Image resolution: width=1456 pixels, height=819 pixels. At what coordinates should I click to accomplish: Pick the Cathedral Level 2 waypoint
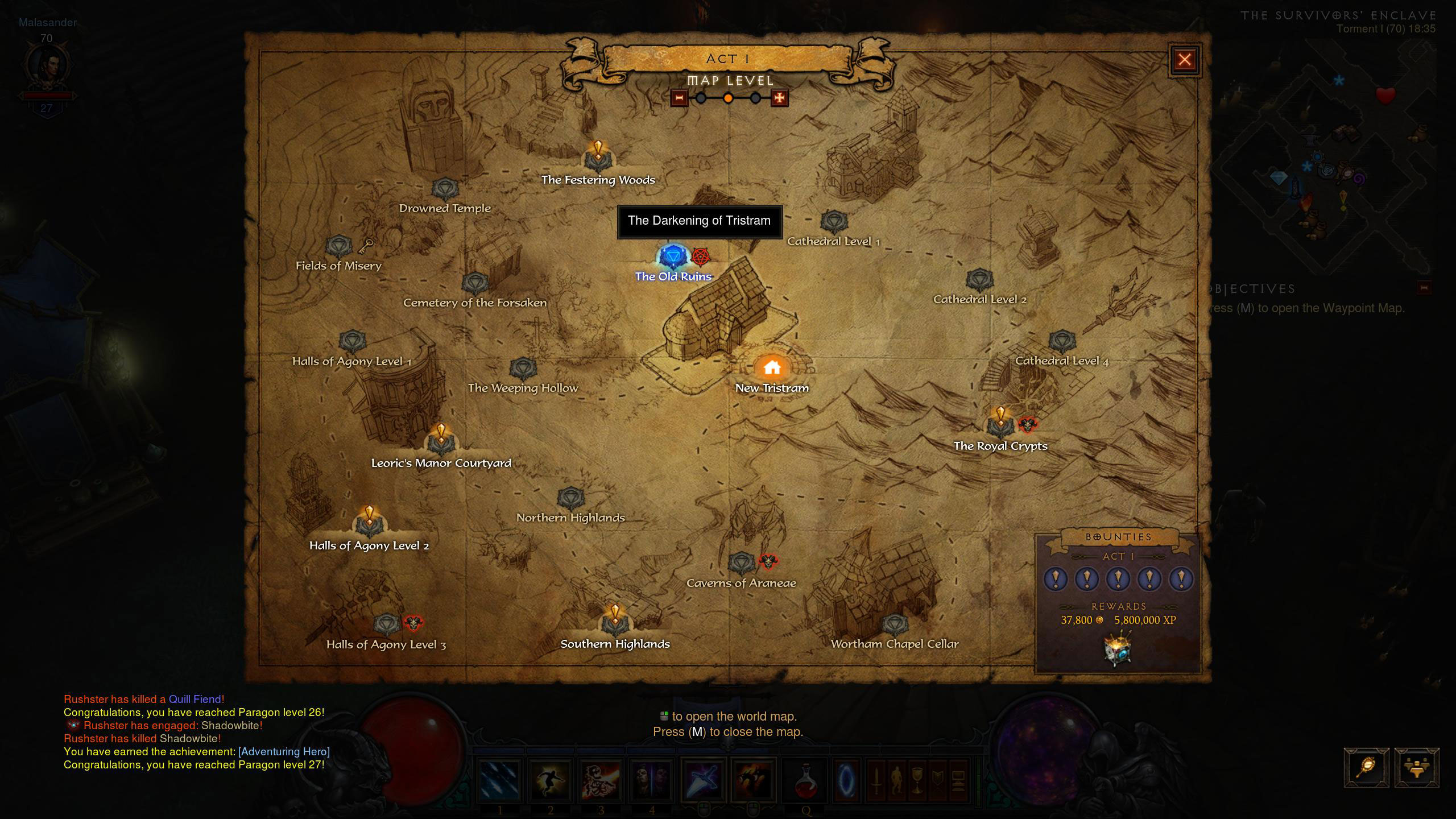979,280
